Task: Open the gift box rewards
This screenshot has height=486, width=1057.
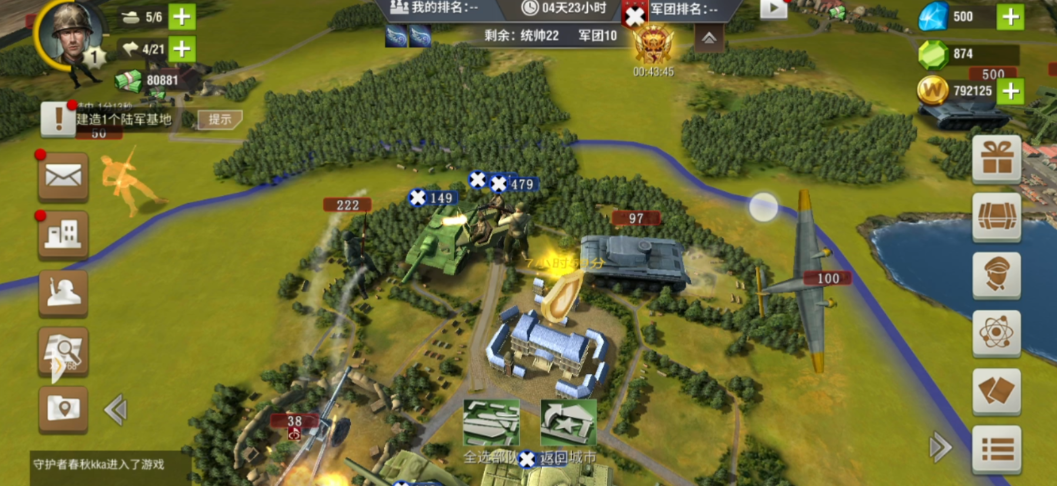Action: pyautogui.click(x=996, y=160)
